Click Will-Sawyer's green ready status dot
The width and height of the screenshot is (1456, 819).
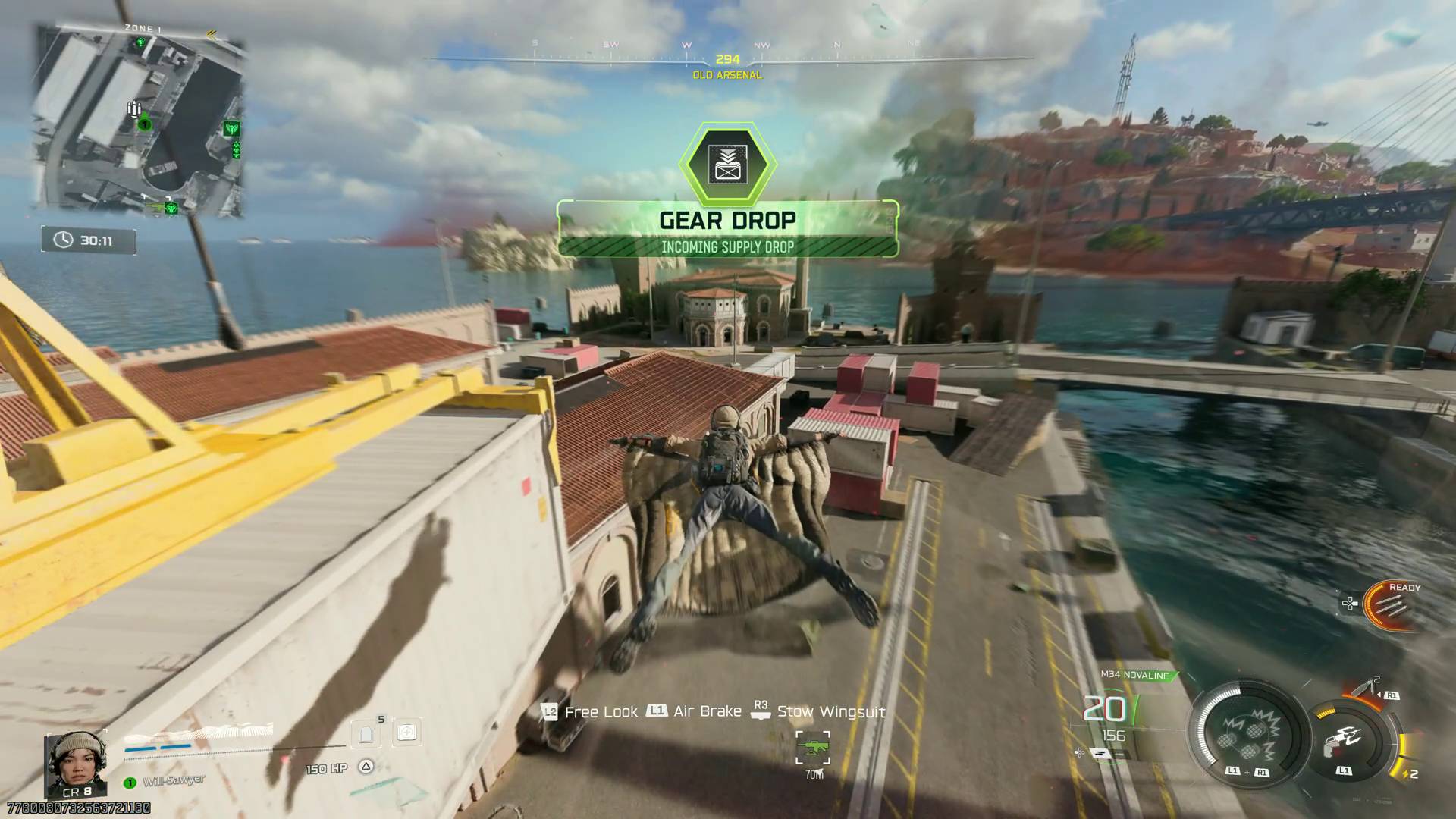point(130,783)
